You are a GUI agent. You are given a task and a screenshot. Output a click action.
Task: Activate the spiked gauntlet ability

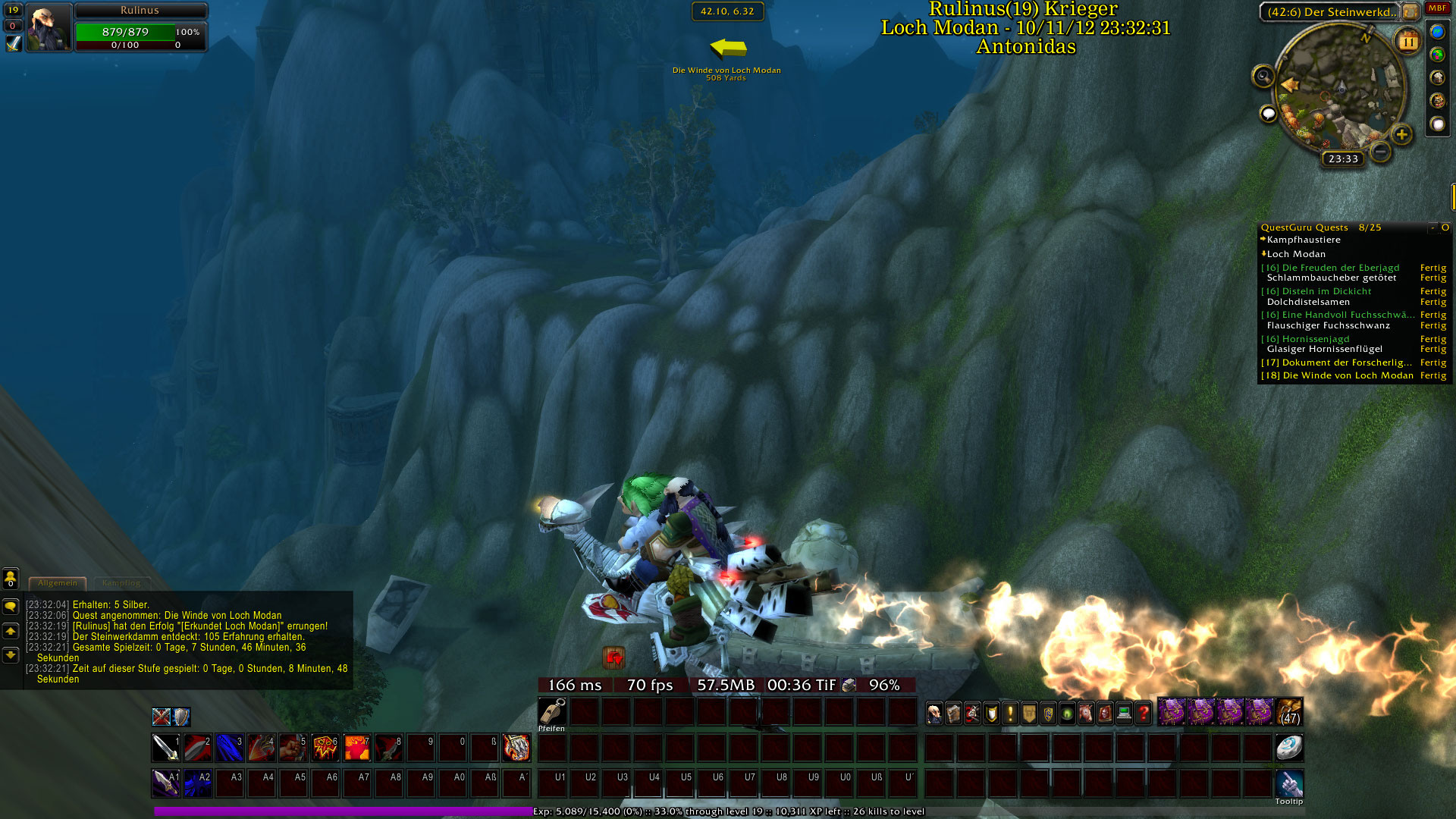(x=516, y=748)
